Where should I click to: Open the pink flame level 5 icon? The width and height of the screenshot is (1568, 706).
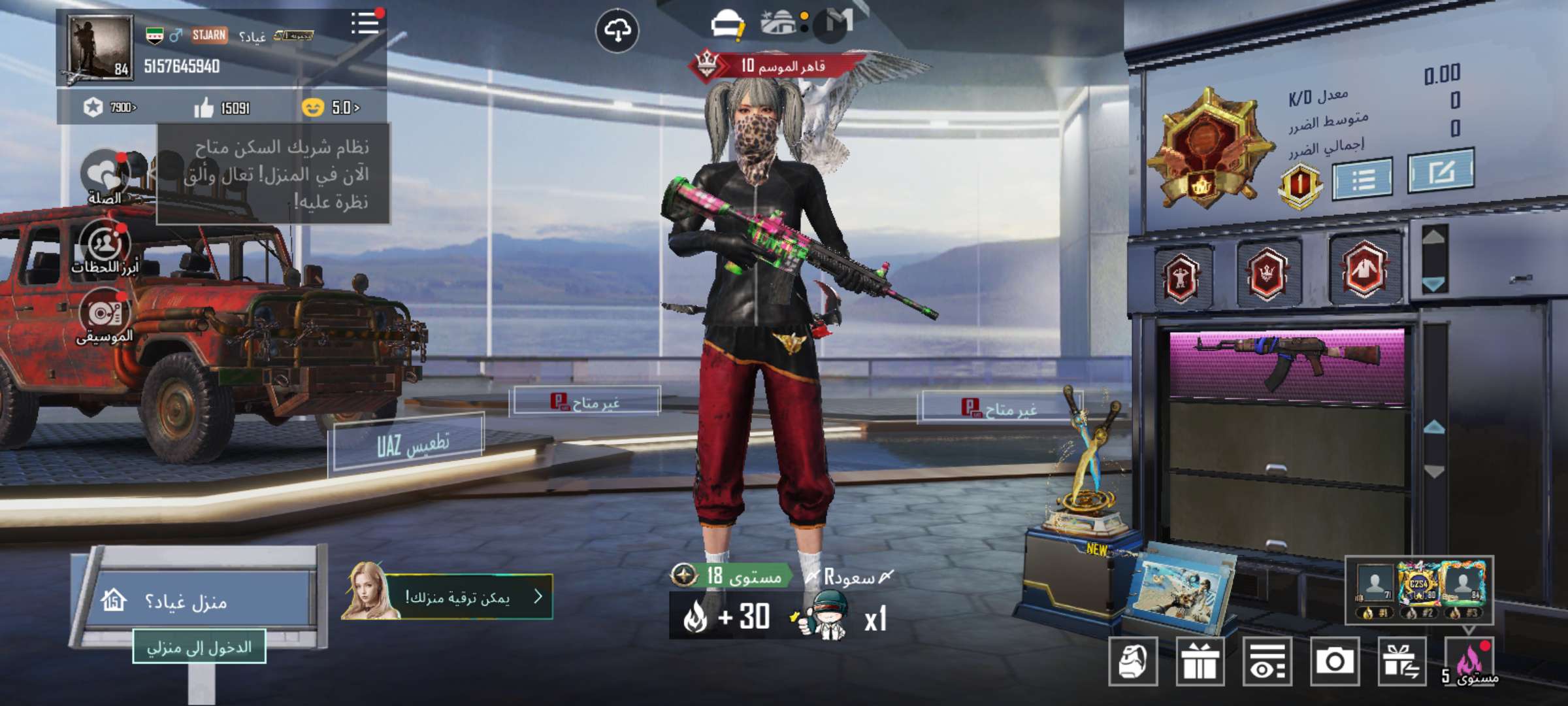(x=1469, y=662)
